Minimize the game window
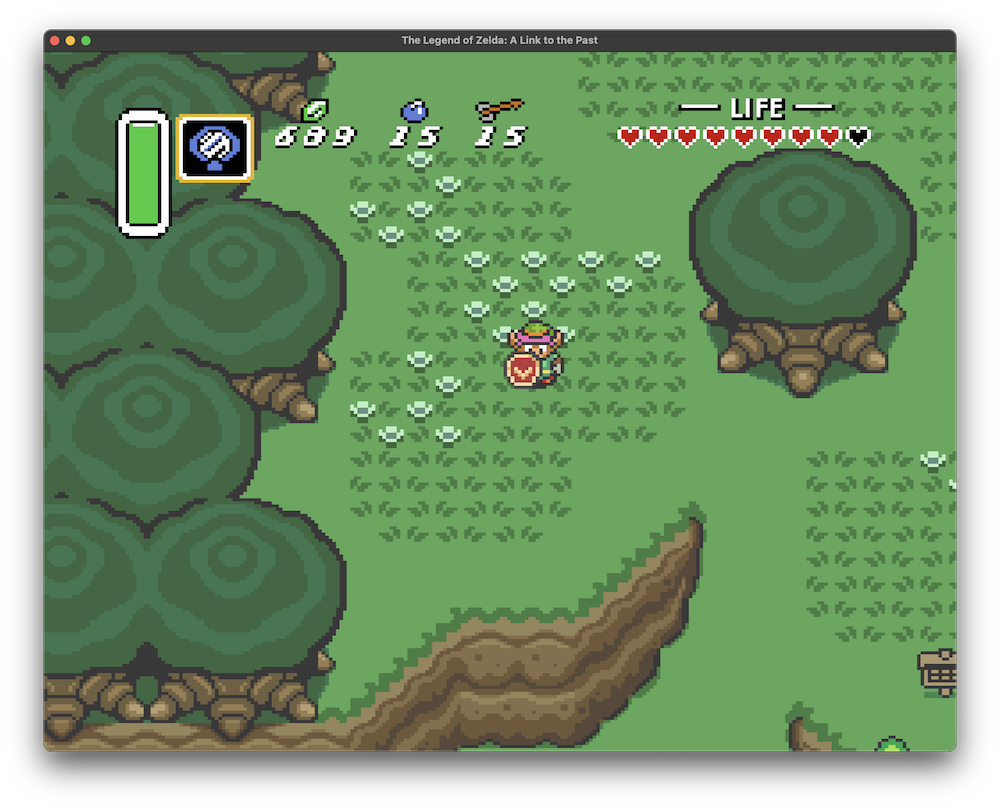The height and width of the screenshot is (809, 1000). point(70,40)
